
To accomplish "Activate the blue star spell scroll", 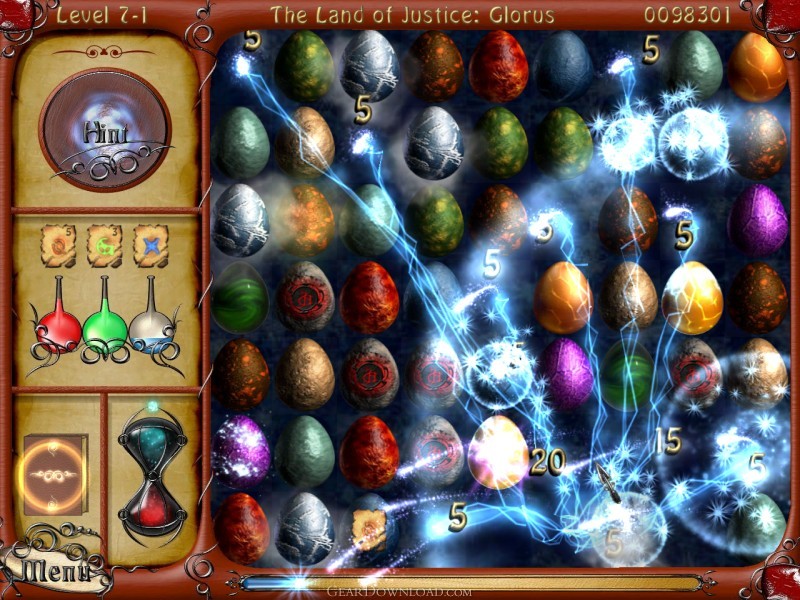I will (150, 245).
